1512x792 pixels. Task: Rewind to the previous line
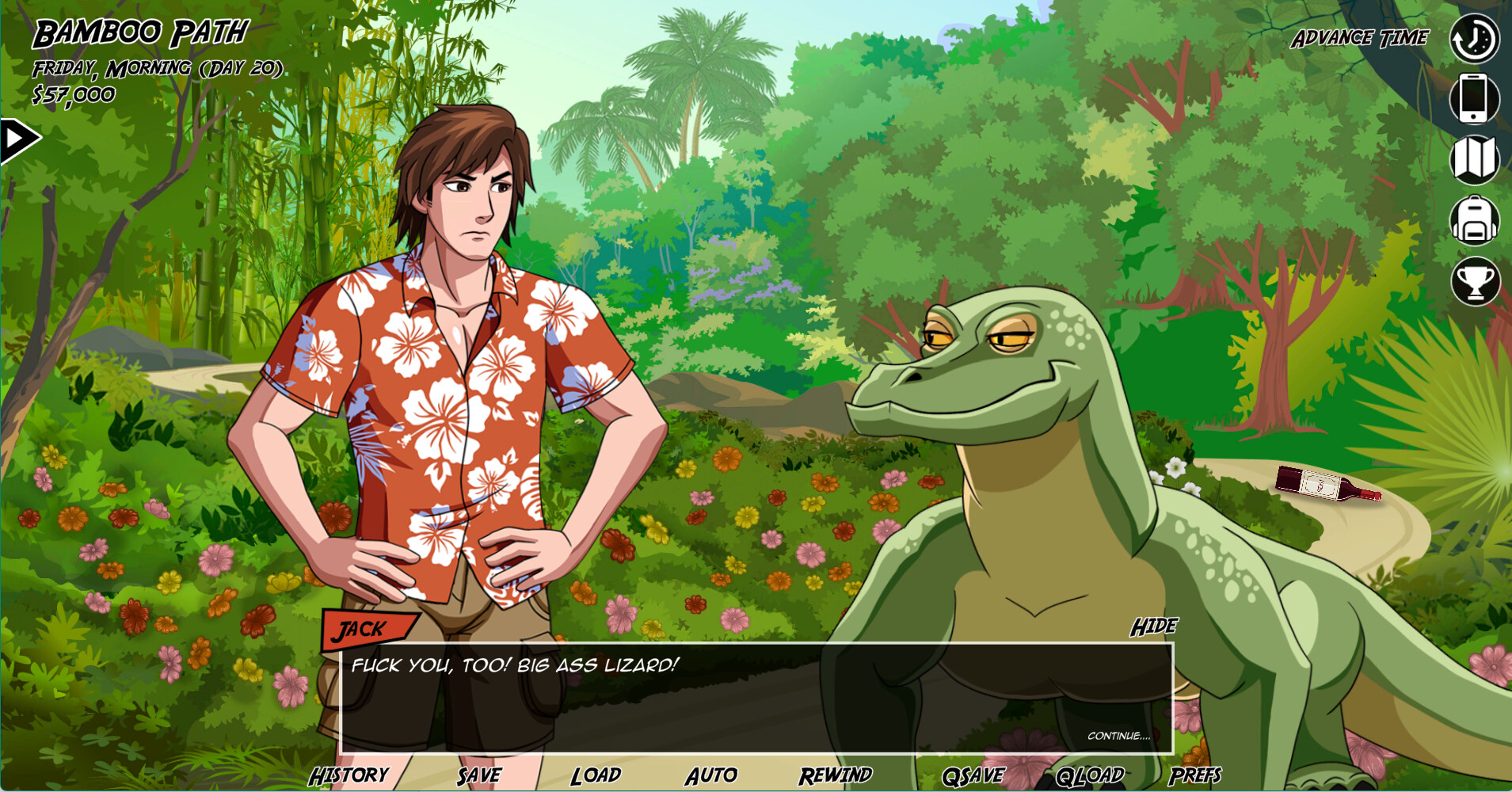tap(836, 774)
